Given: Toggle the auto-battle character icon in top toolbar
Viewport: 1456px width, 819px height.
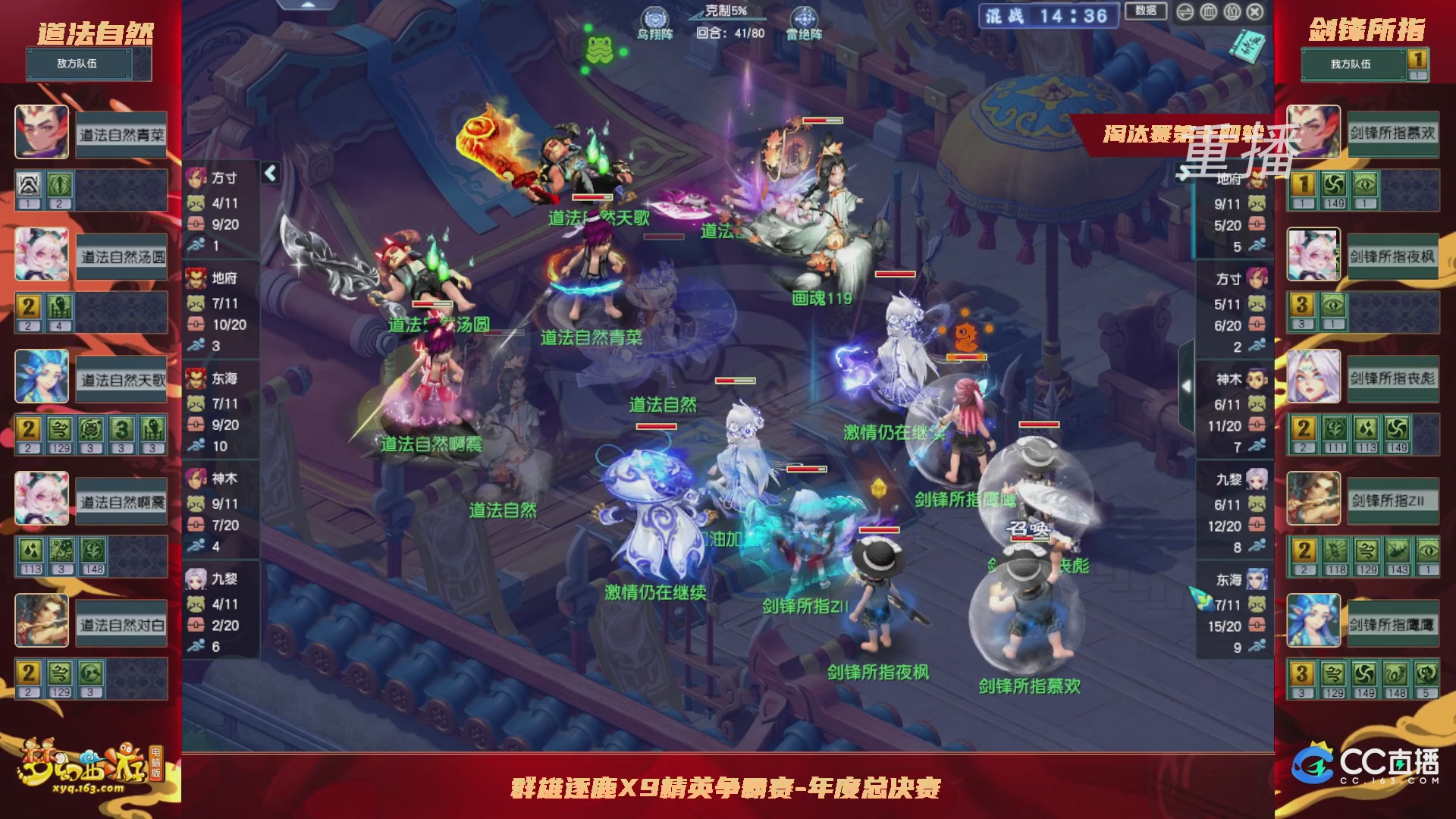Looking at the screenshot, I should coord(1232,12).
